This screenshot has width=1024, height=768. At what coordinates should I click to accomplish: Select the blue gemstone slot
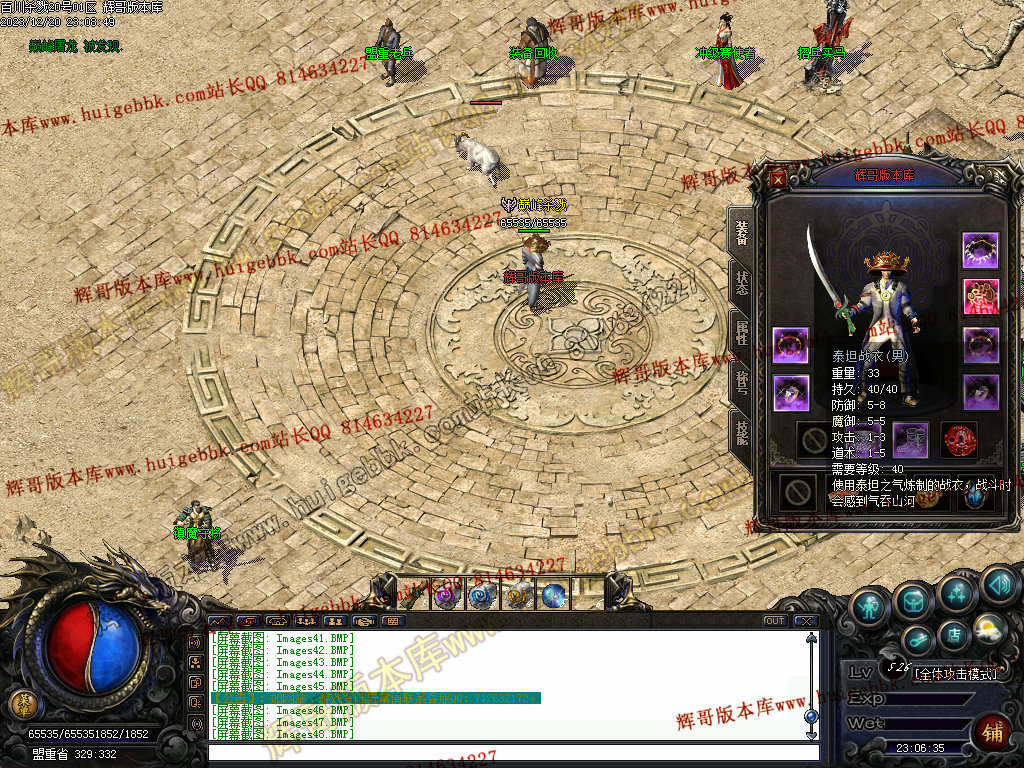973,493
